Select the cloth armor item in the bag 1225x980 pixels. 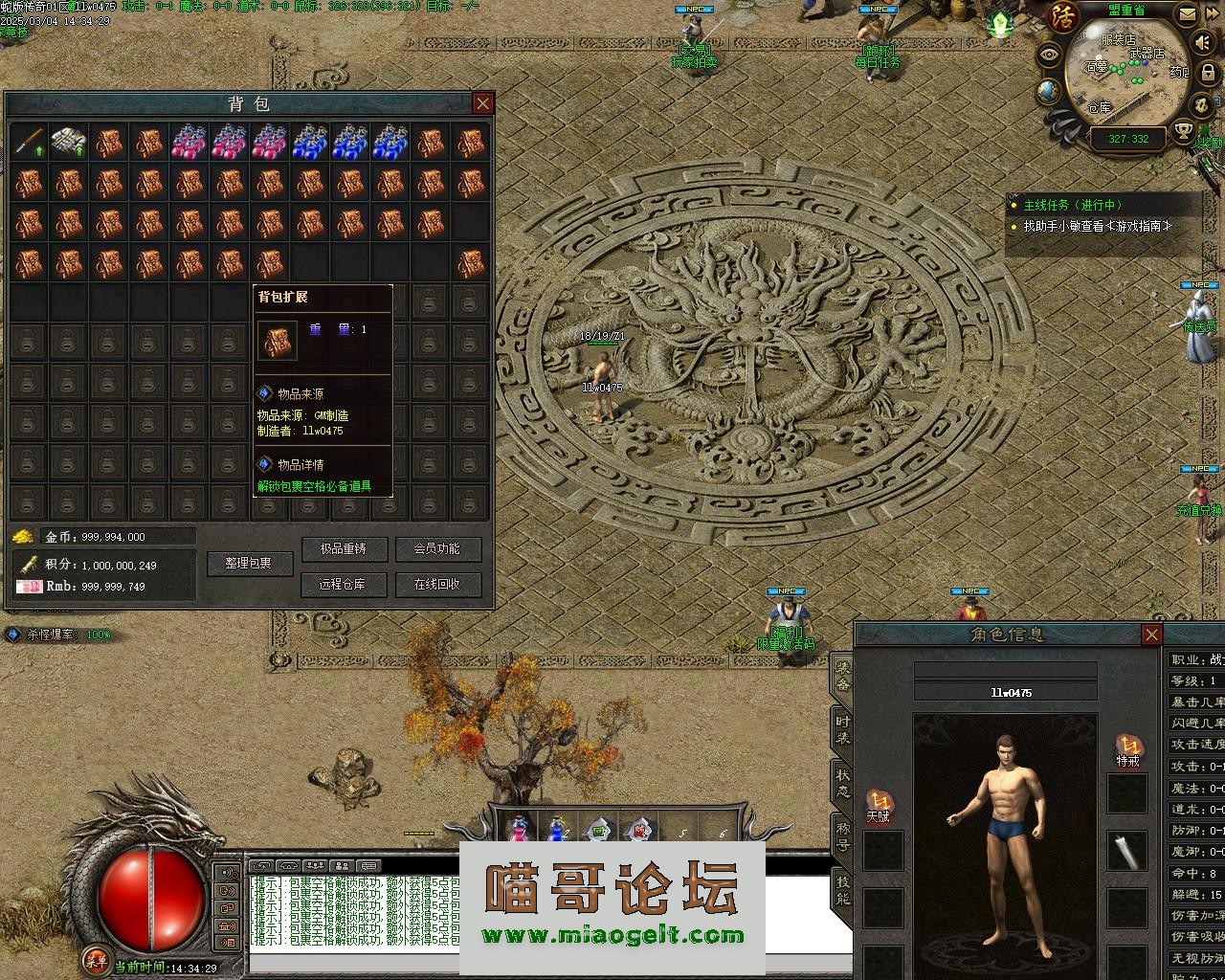pyautogui.click(x=68, y=143)
